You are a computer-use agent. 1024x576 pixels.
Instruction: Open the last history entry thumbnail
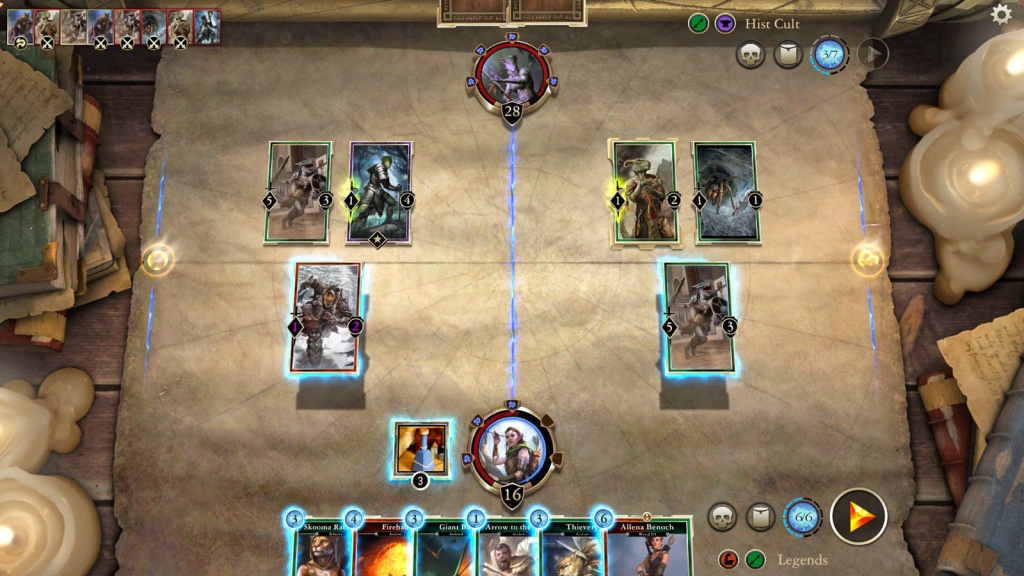[x=207, y=26]
